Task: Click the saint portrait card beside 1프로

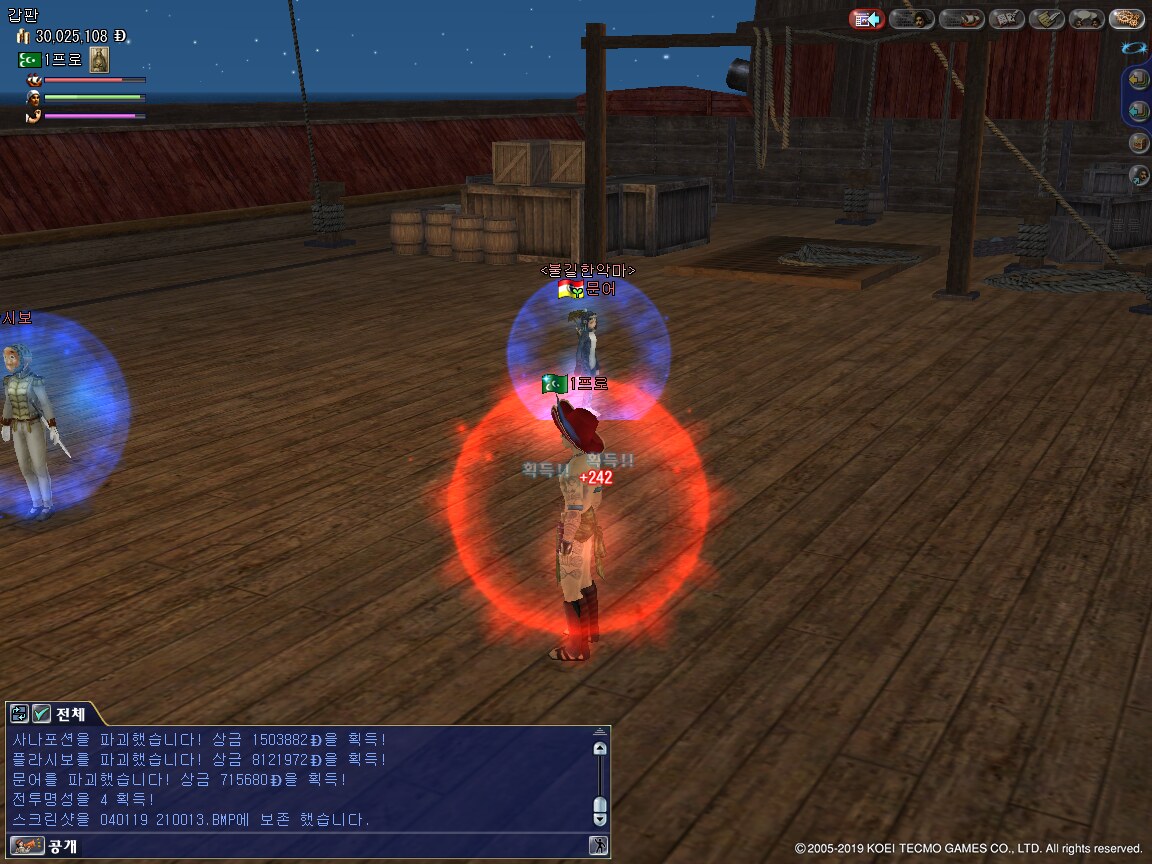Action: [x=99, y=60]
